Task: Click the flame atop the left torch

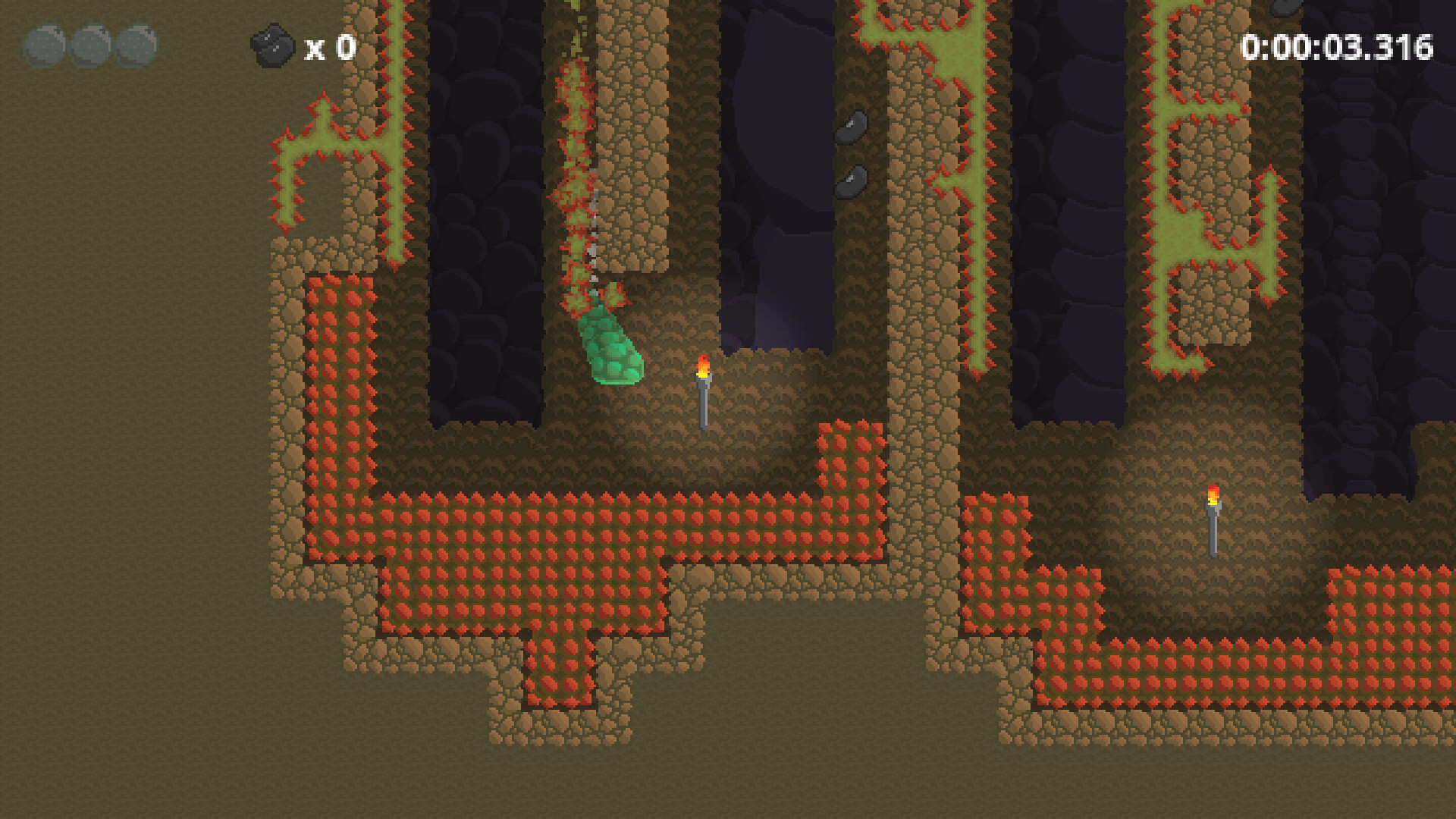Action: tap(705, 366)
